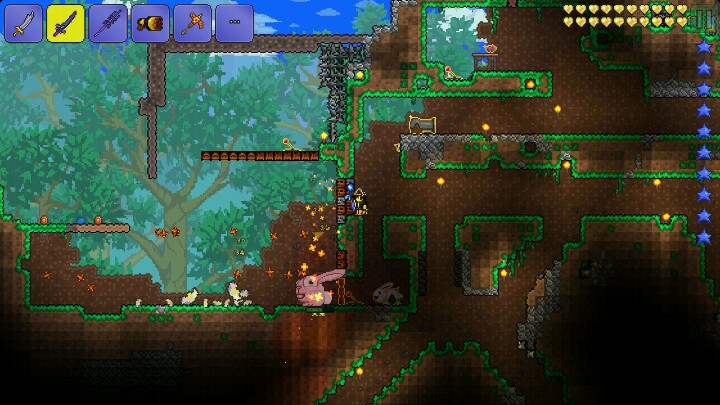
Task: Pick the golden pickaxe-hammer tool slot
Action: coord(192,23)
